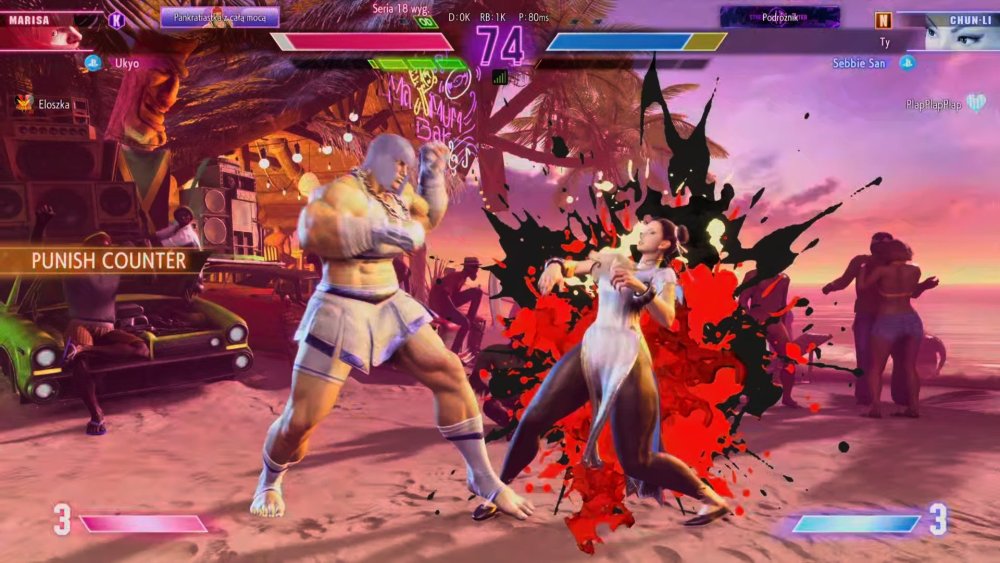1000x563 pixels.
Task: Select the purple Pankratiastka title plate
Action: point(219,17)
